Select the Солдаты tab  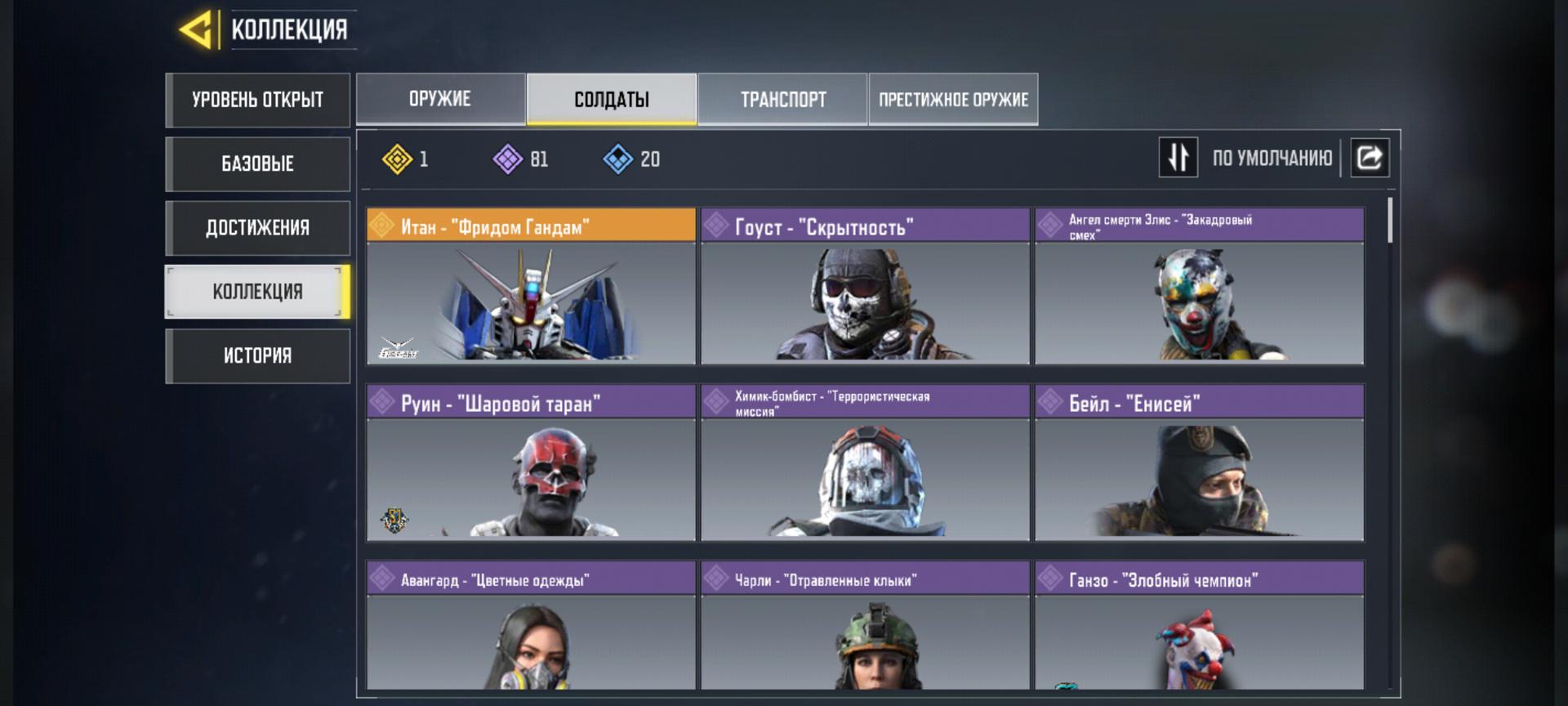click(x=612, y=99)
